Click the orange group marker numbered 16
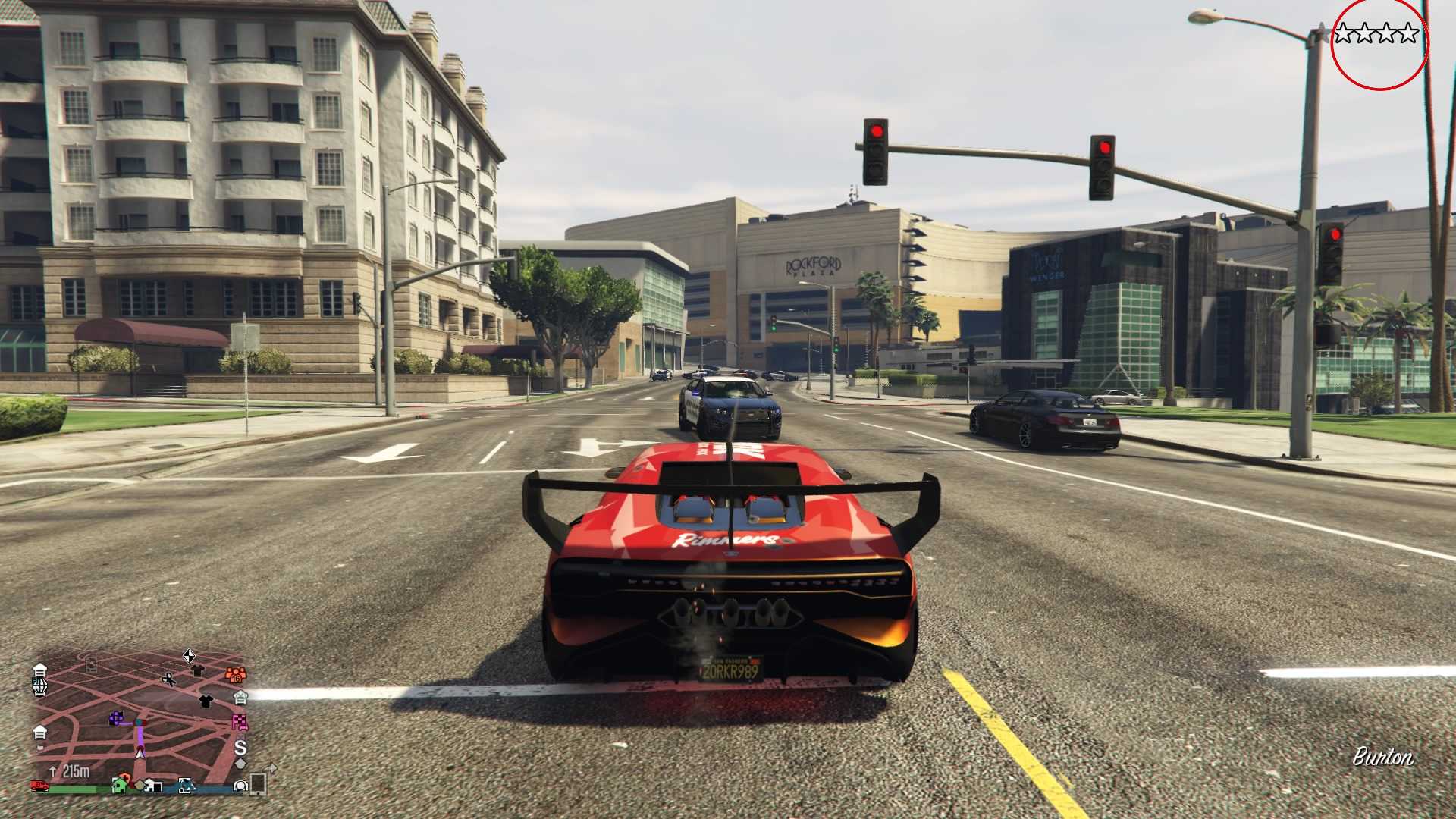 pos(236,674)
